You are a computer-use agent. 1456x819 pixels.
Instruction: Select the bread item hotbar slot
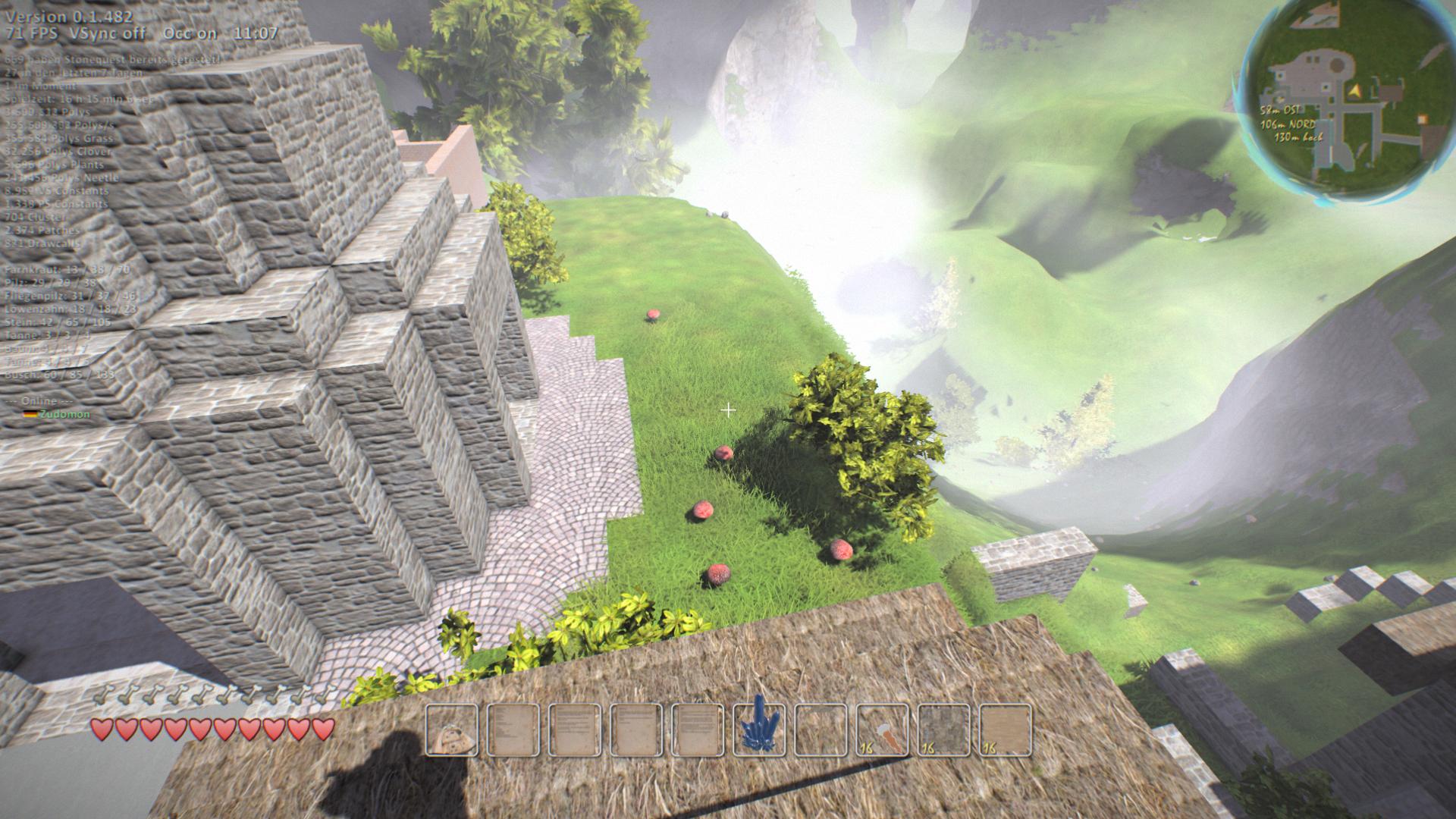(452, 730)
